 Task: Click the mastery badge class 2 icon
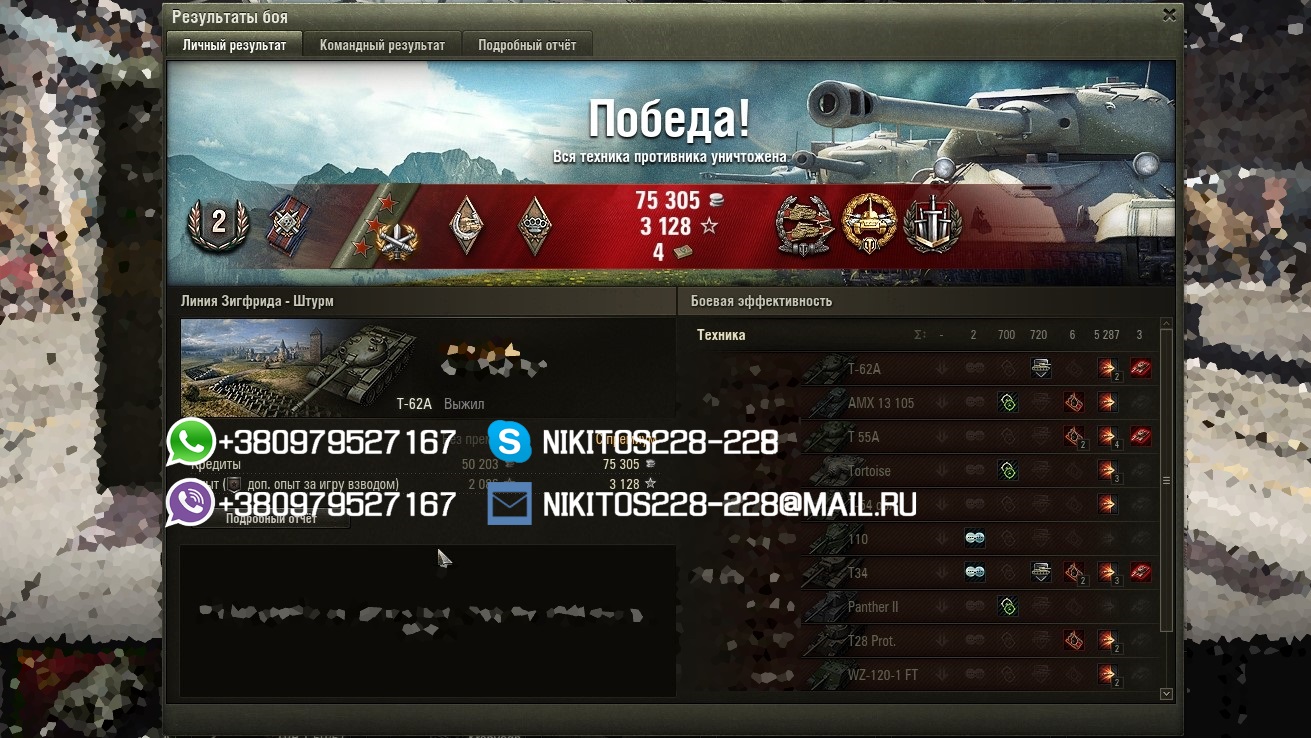pos(217,223)
